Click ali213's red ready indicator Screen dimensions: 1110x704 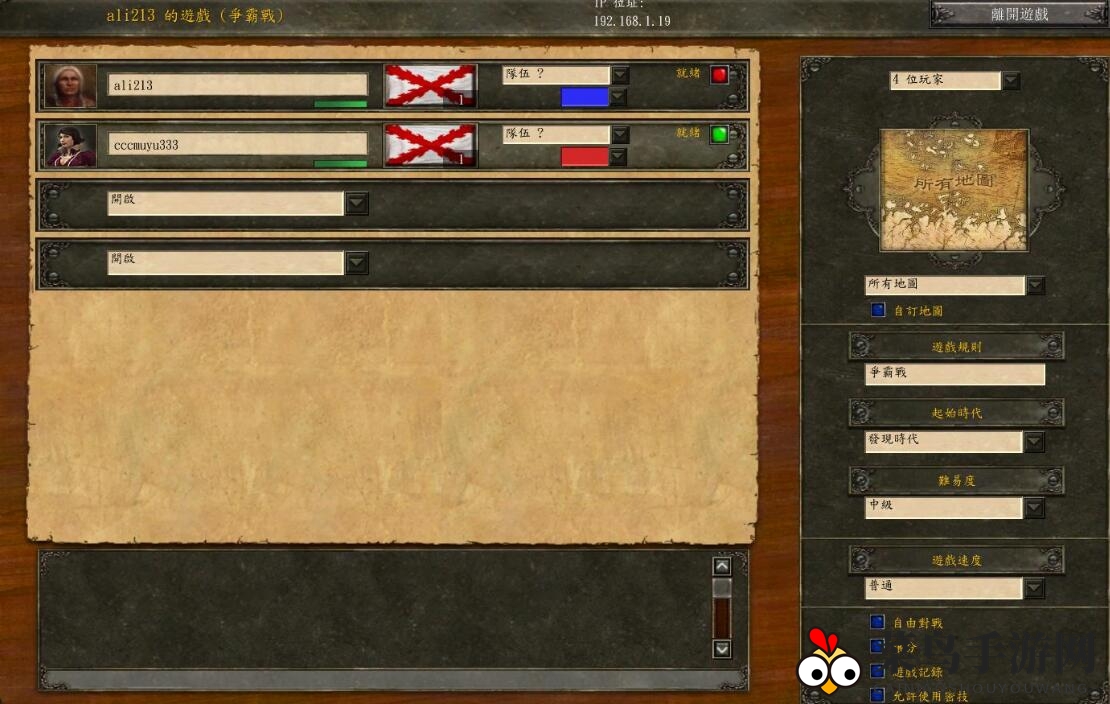coord(719,75)
